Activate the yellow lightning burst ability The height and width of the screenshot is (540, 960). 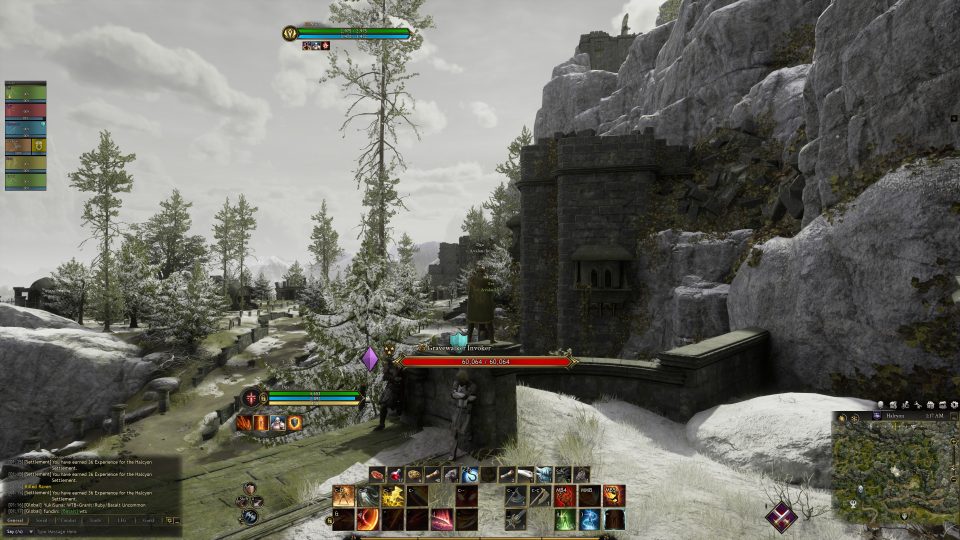(x=392, y=496)
